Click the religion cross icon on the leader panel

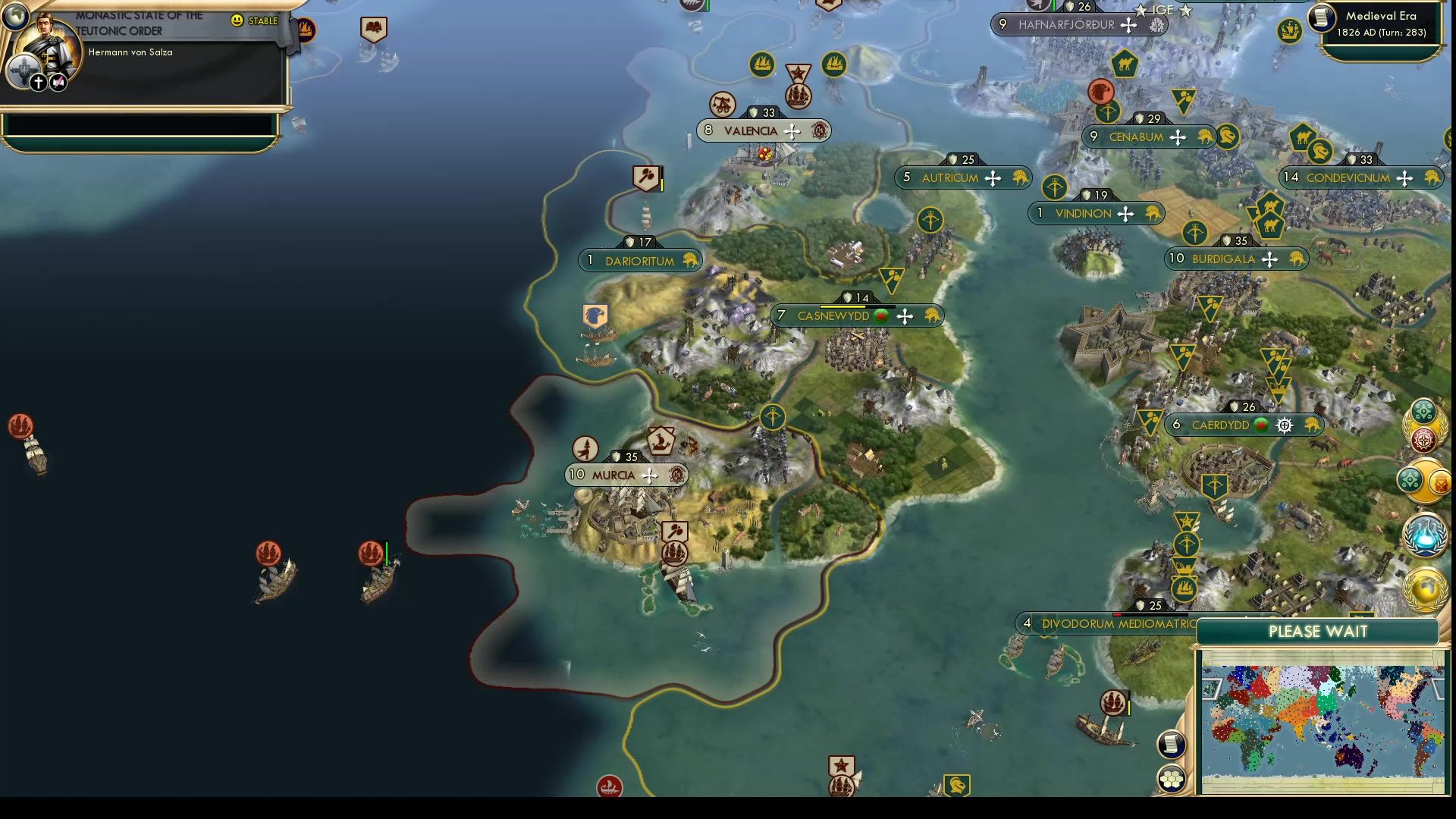(x=37, y=82)
